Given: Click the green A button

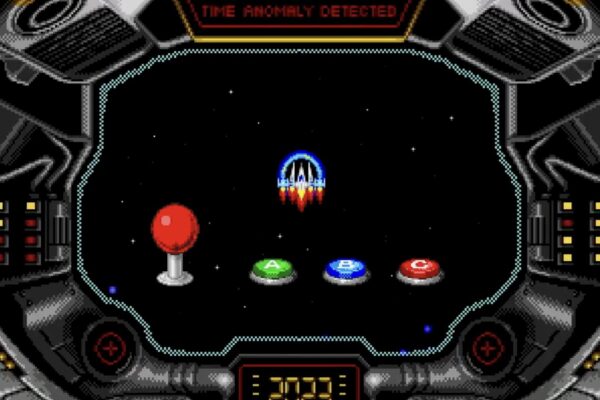Looking at the screenshot, I should click(x=273, y=269).
